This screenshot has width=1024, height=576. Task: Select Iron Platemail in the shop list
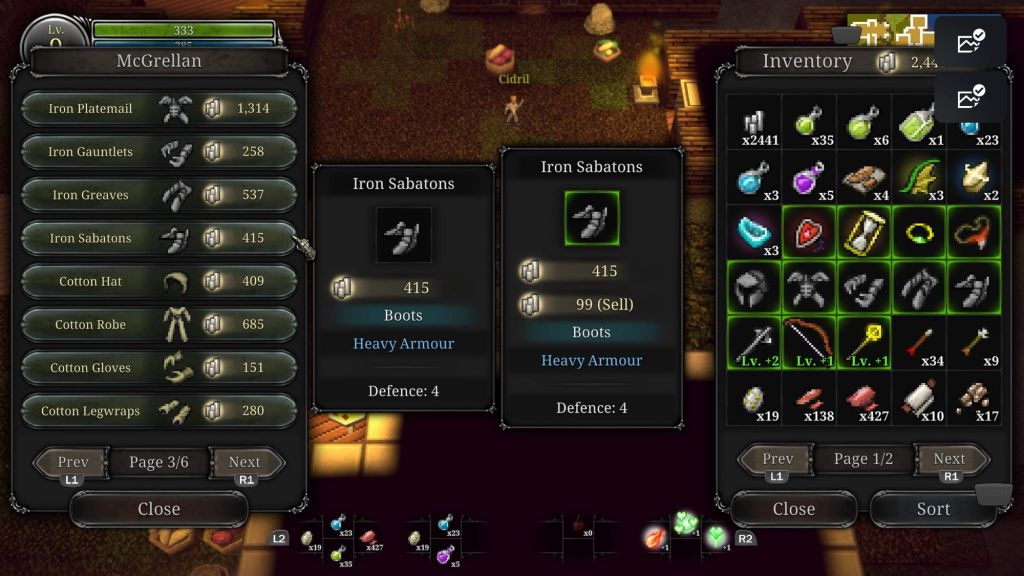coord(158,109)
